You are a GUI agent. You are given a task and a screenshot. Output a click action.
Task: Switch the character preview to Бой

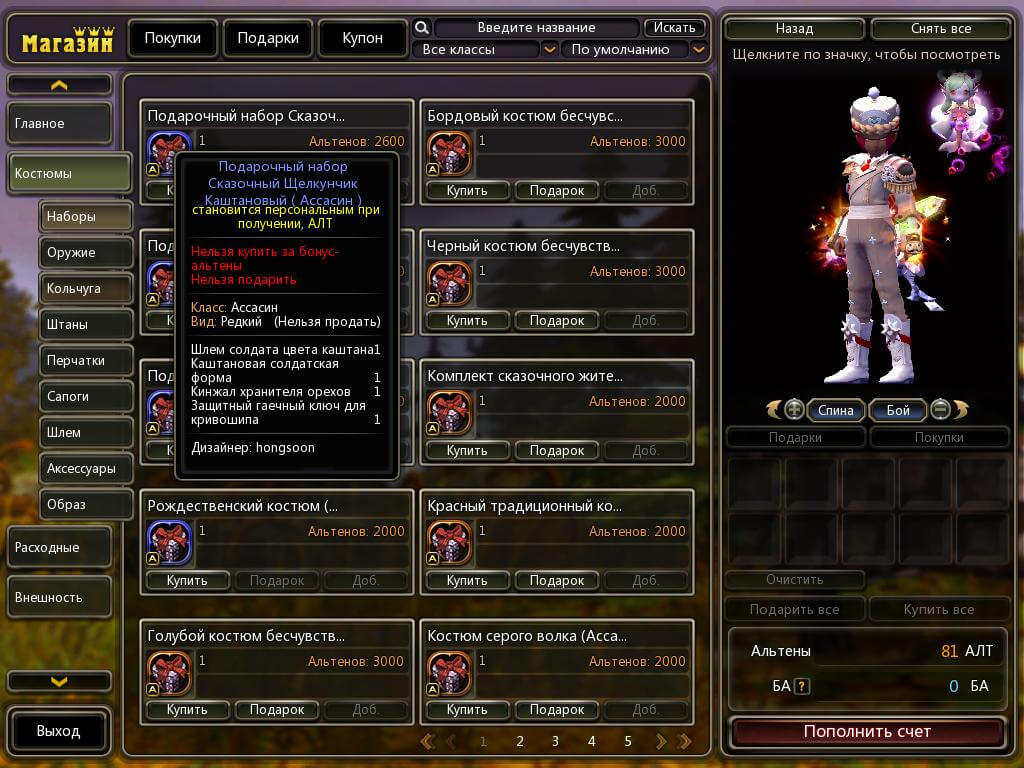[x=897, y=410]
